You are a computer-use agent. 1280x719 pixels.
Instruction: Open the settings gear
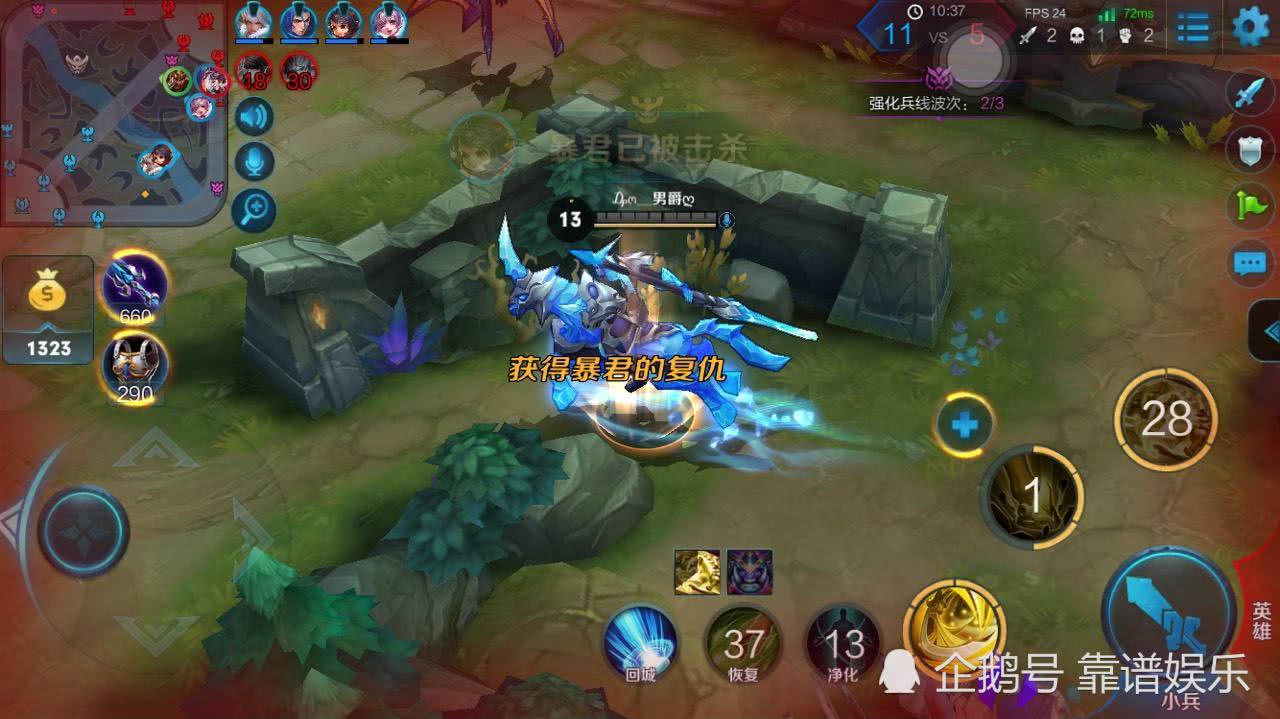tap(1250, 27)
